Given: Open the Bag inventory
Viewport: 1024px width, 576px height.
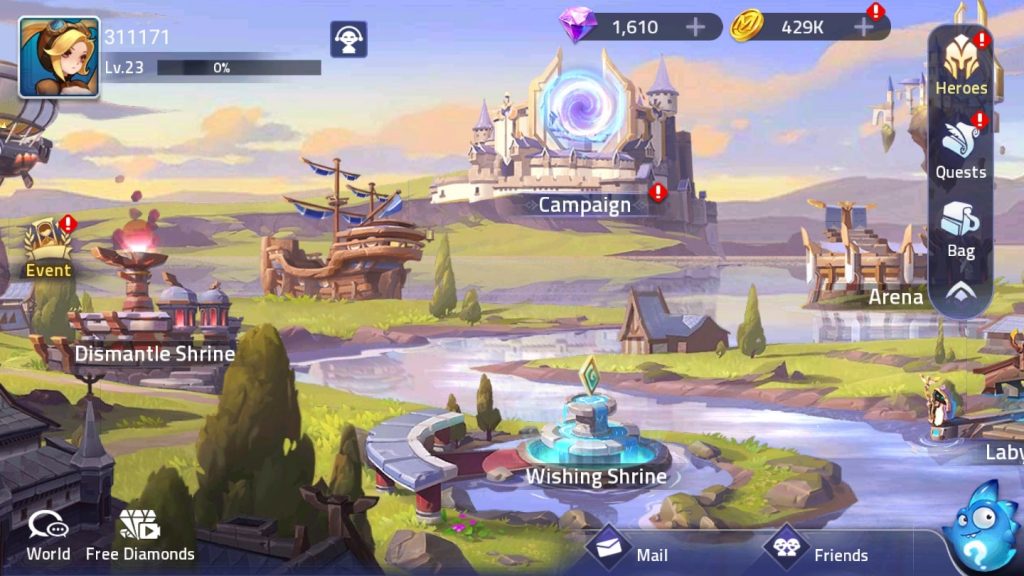Looking at the screenshot, I should coord(961,231).
